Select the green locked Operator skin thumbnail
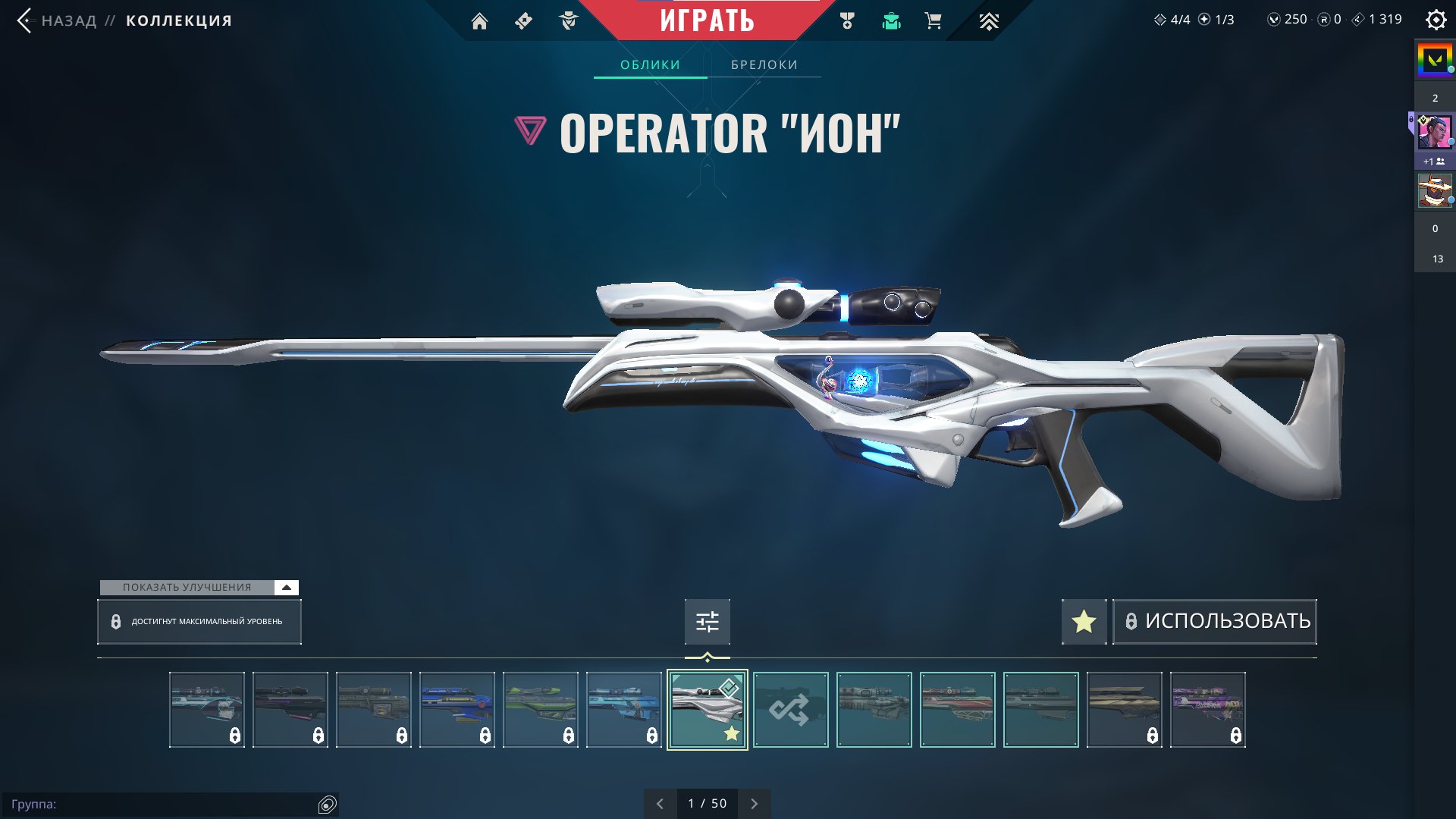Viewport: 1456px width, 819px height. 540,710
